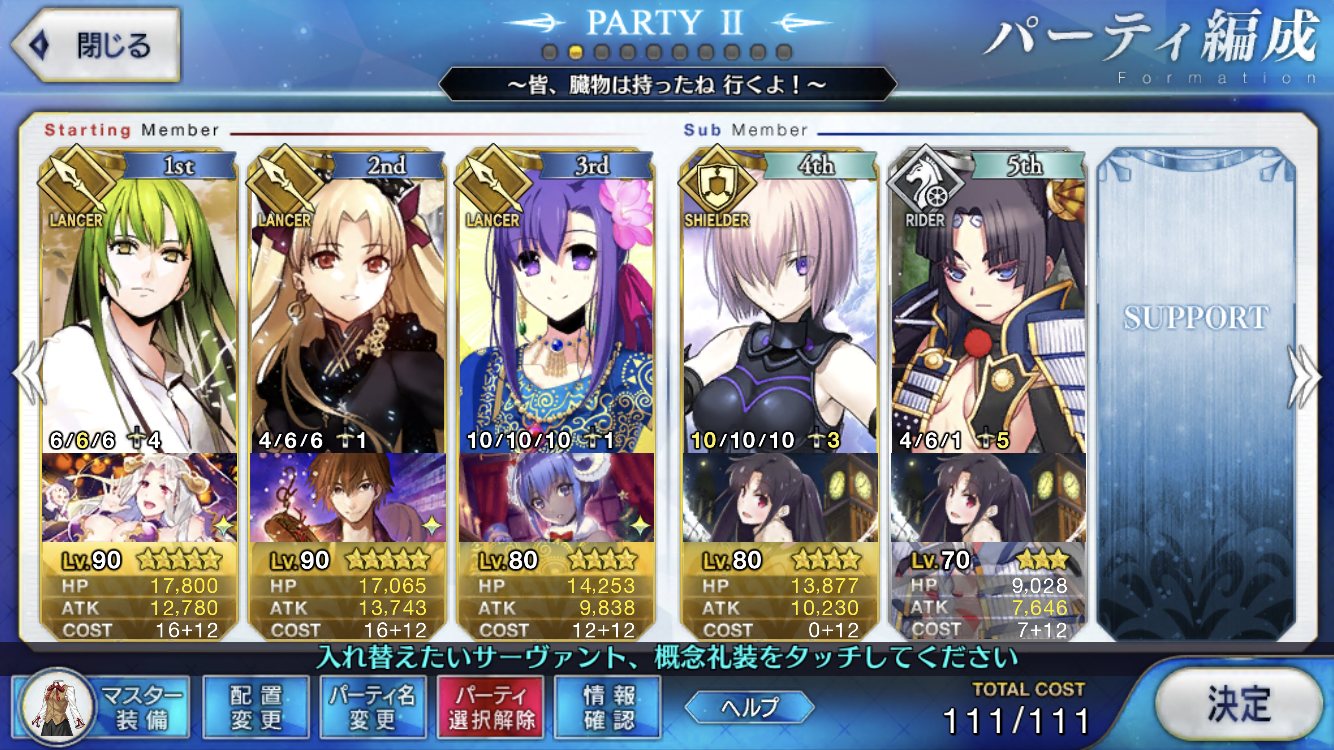Change the 1st member's craft essence card
This screenshot has height=750, width=1334.
coord(140,497)
